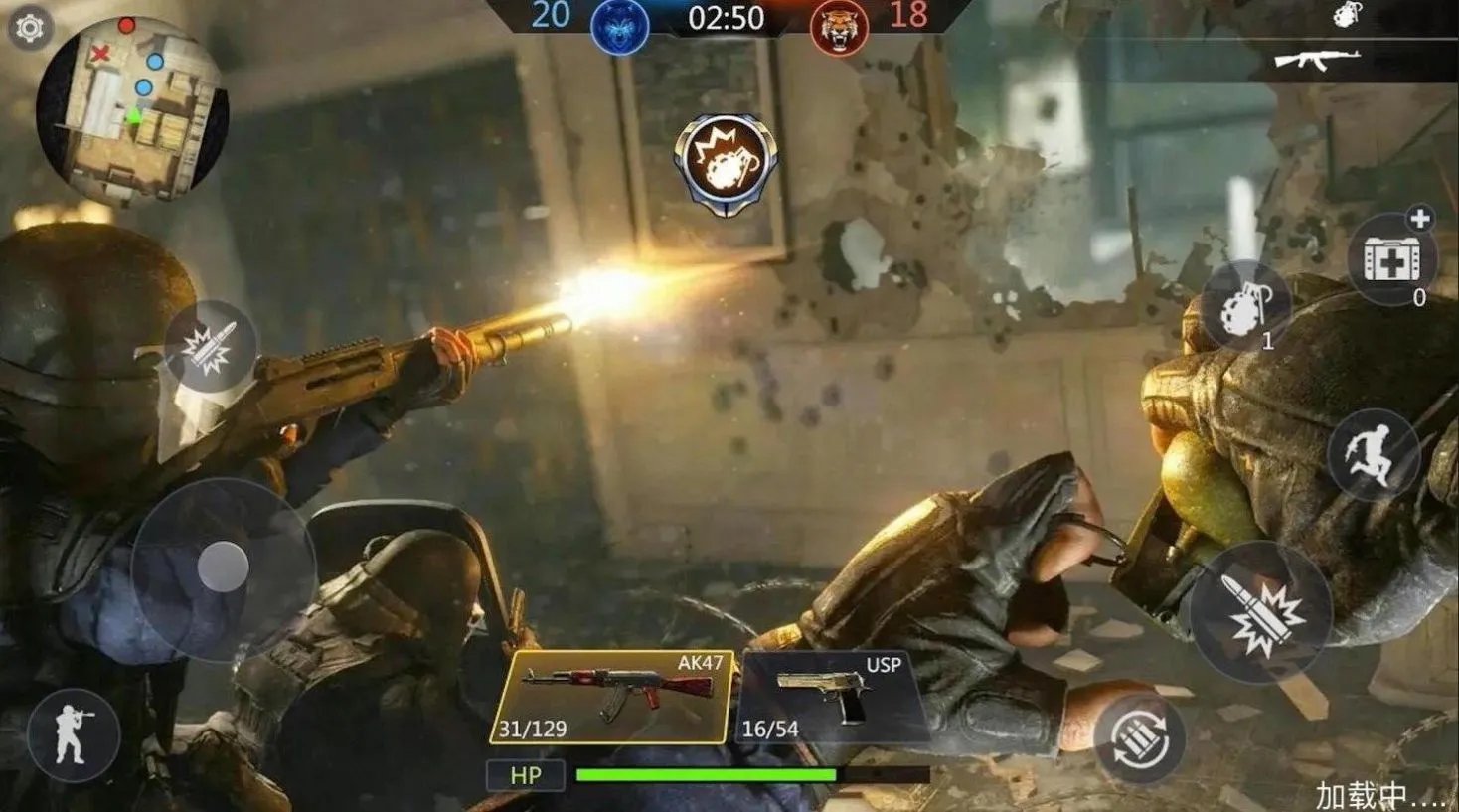Click the blue wolf team emblem
1459x812 pixels.
[x=619, y=26]
